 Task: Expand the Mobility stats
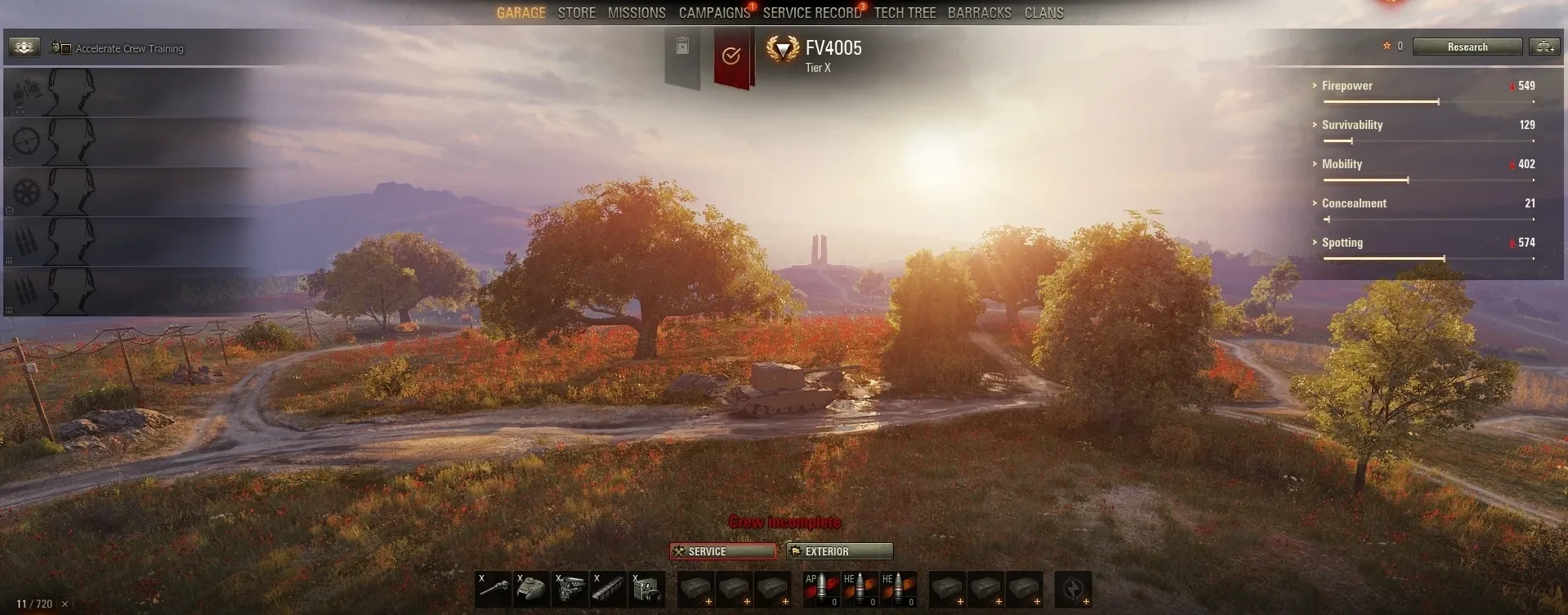coord(1342,164)
